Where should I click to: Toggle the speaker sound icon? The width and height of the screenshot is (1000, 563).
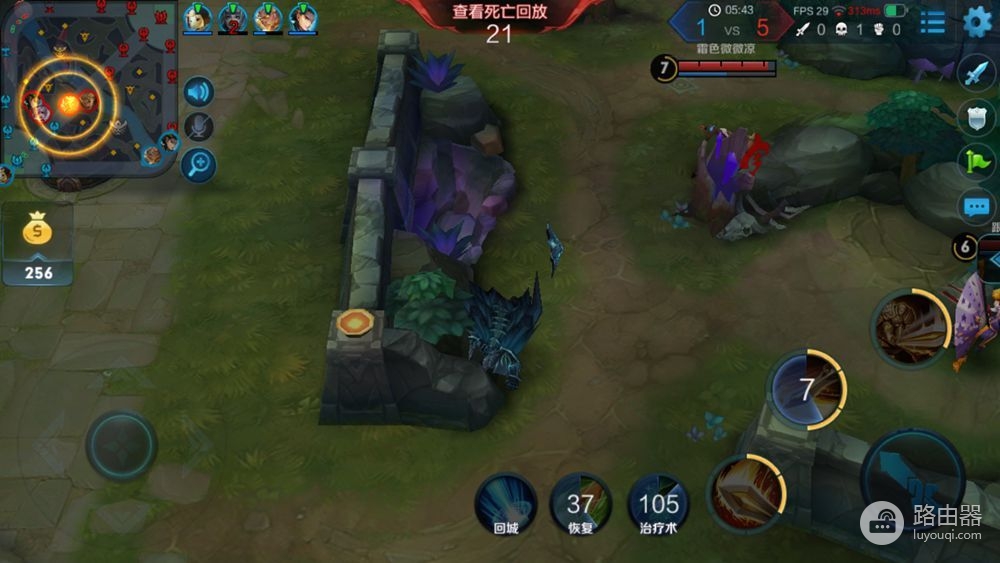point(199,93)
